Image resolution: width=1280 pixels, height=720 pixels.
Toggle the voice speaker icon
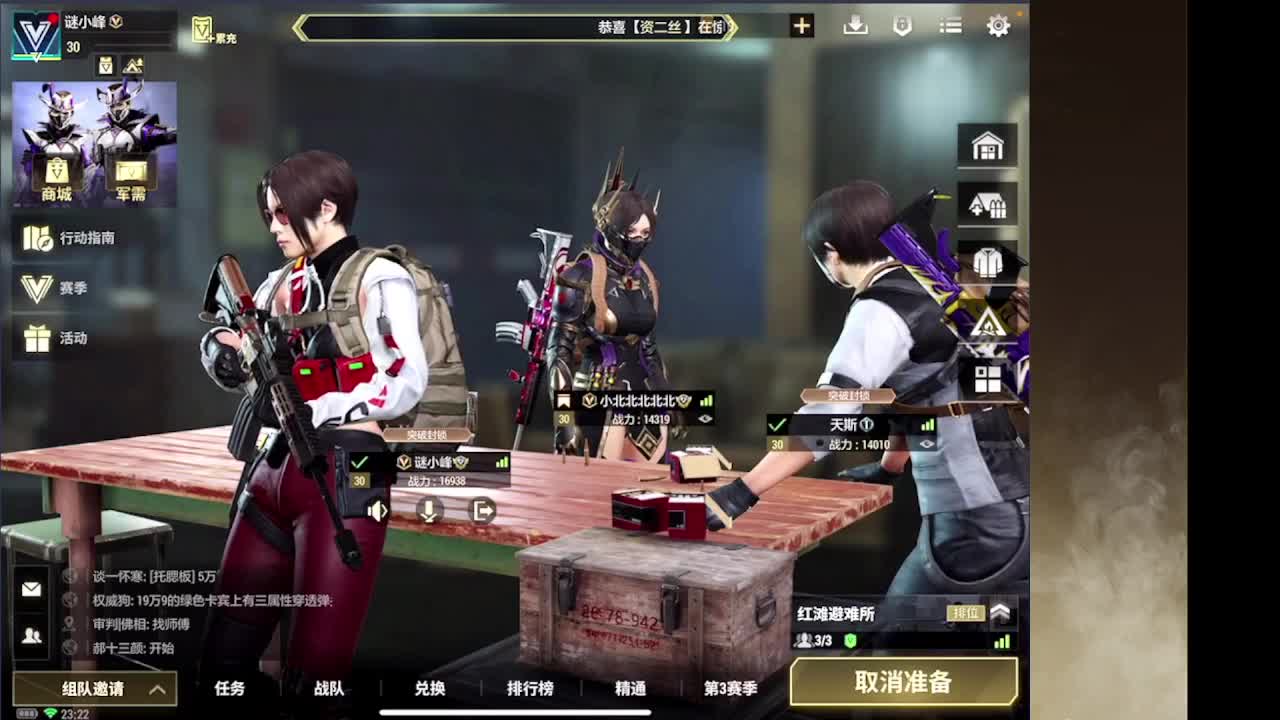(x=376, y=512)
